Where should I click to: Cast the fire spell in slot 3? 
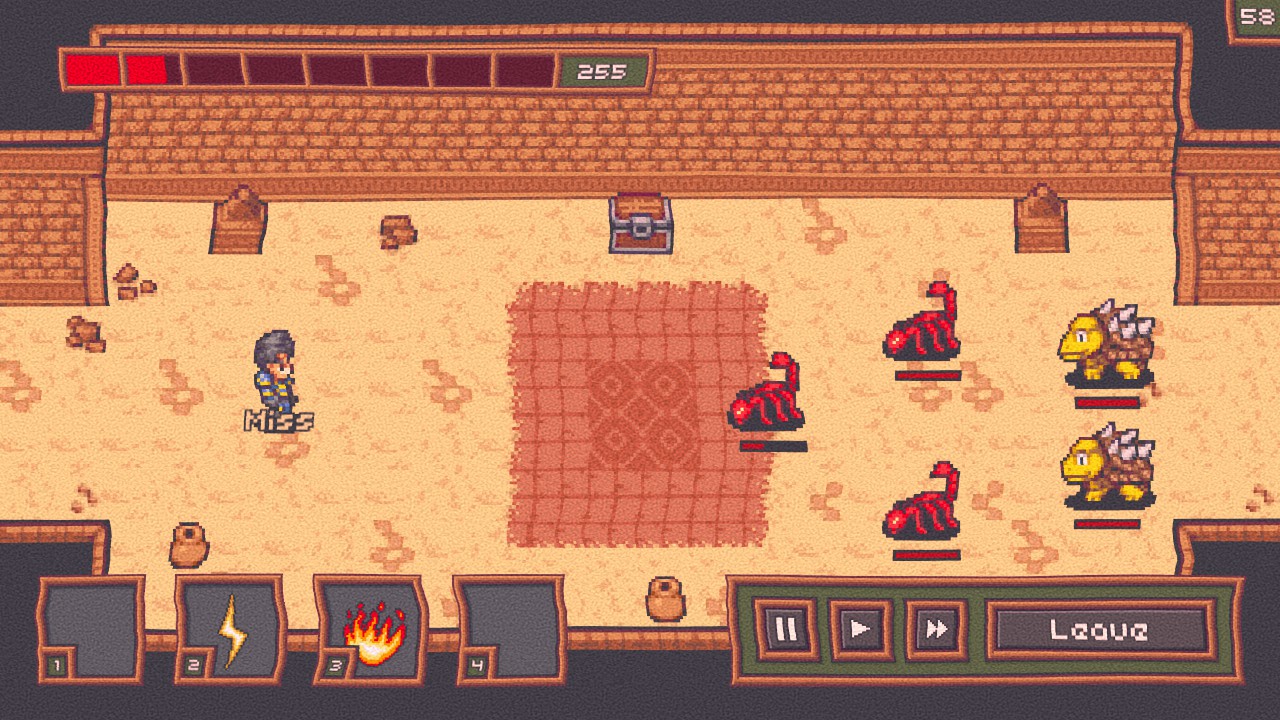[372, 630]
